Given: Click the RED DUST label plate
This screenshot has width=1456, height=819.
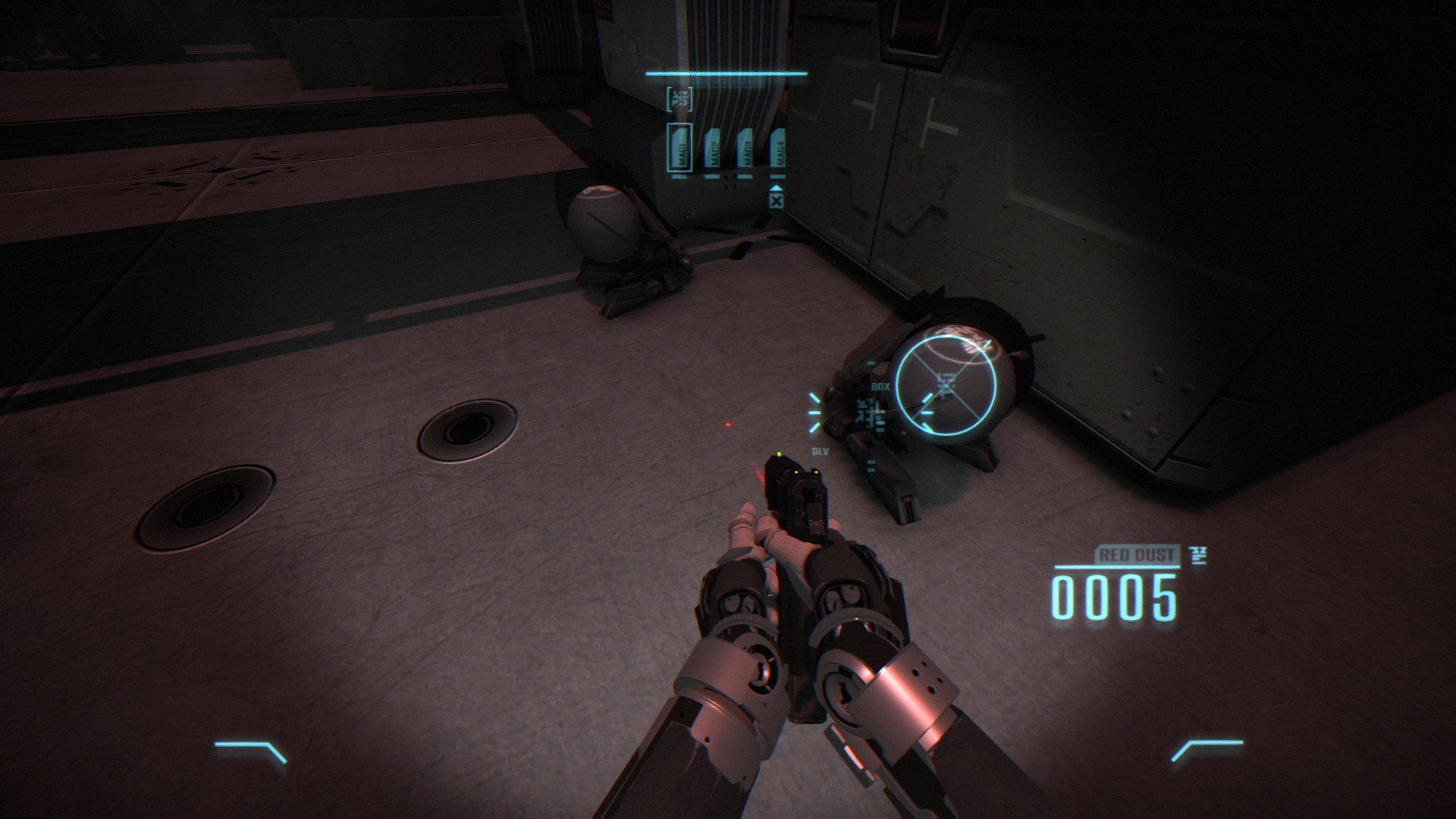Looking at the screenshot, I should click(1136, 554).
